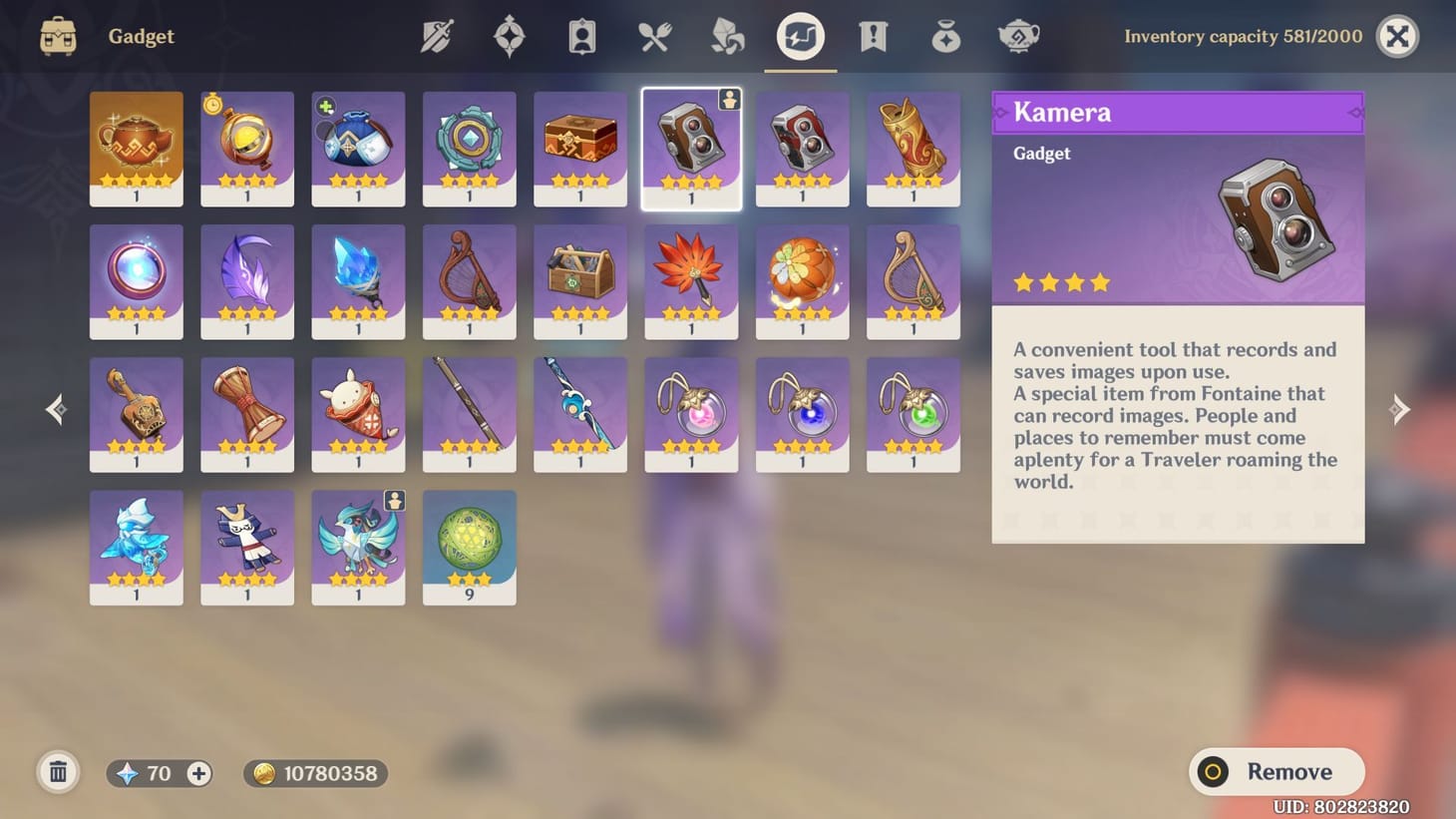Switch to the food category fork-and-spoon icon
Viewport: 1456px width, 819px height.
point(654,36)
